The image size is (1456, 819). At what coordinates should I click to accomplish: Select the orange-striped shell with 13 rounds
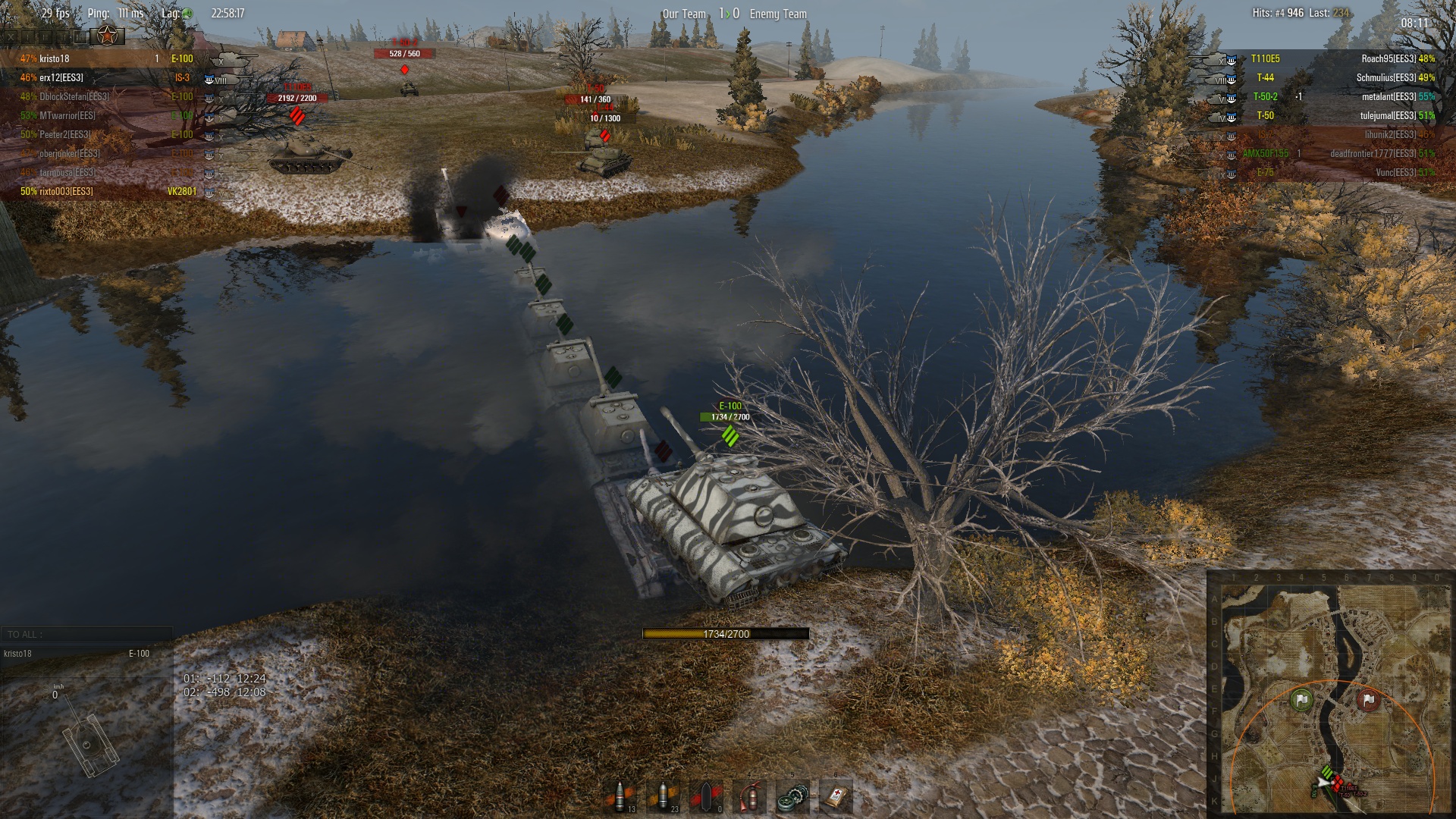tap(621, 796)
